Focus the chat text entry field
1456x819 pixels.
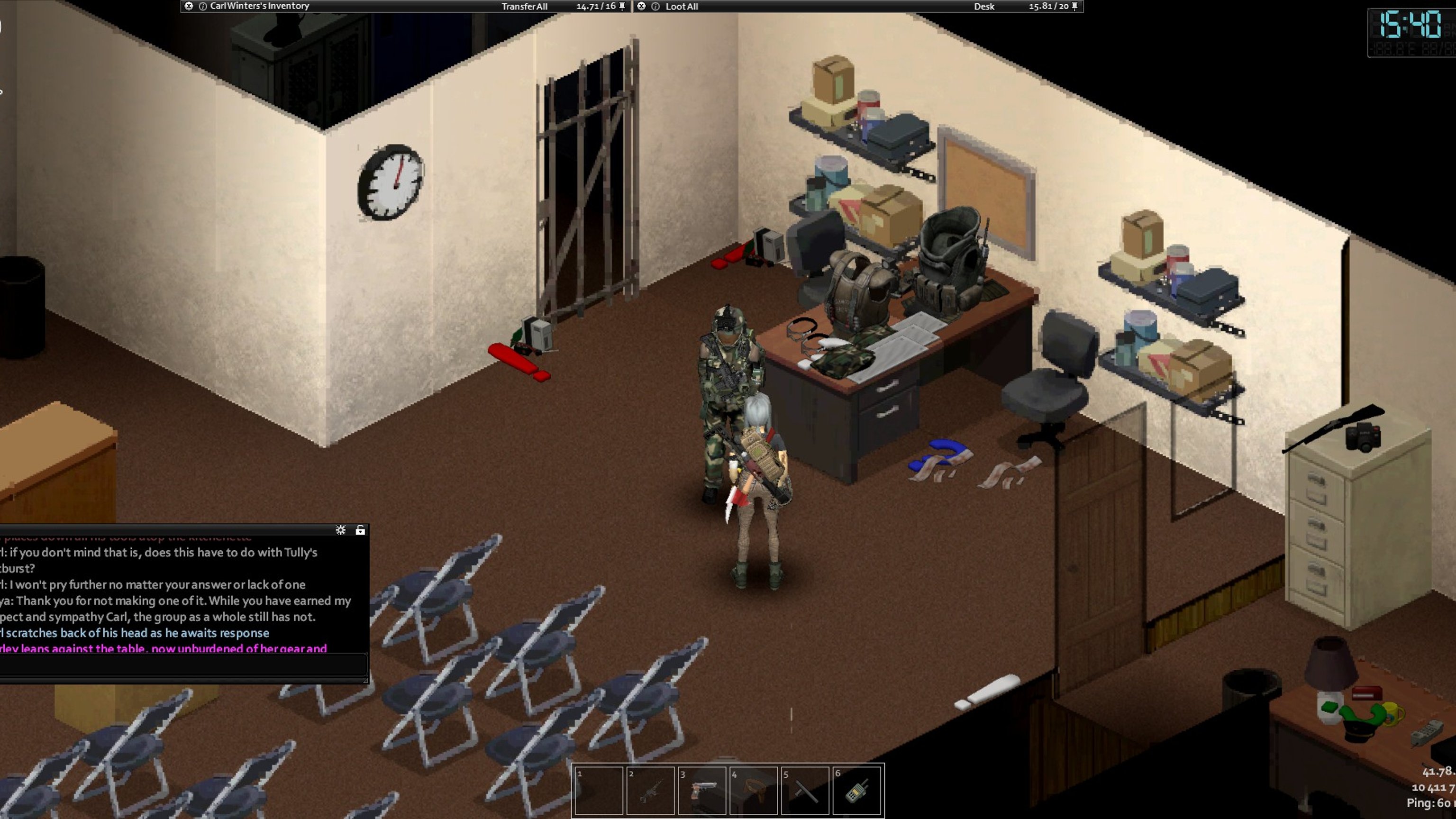[x=184, y=665]
